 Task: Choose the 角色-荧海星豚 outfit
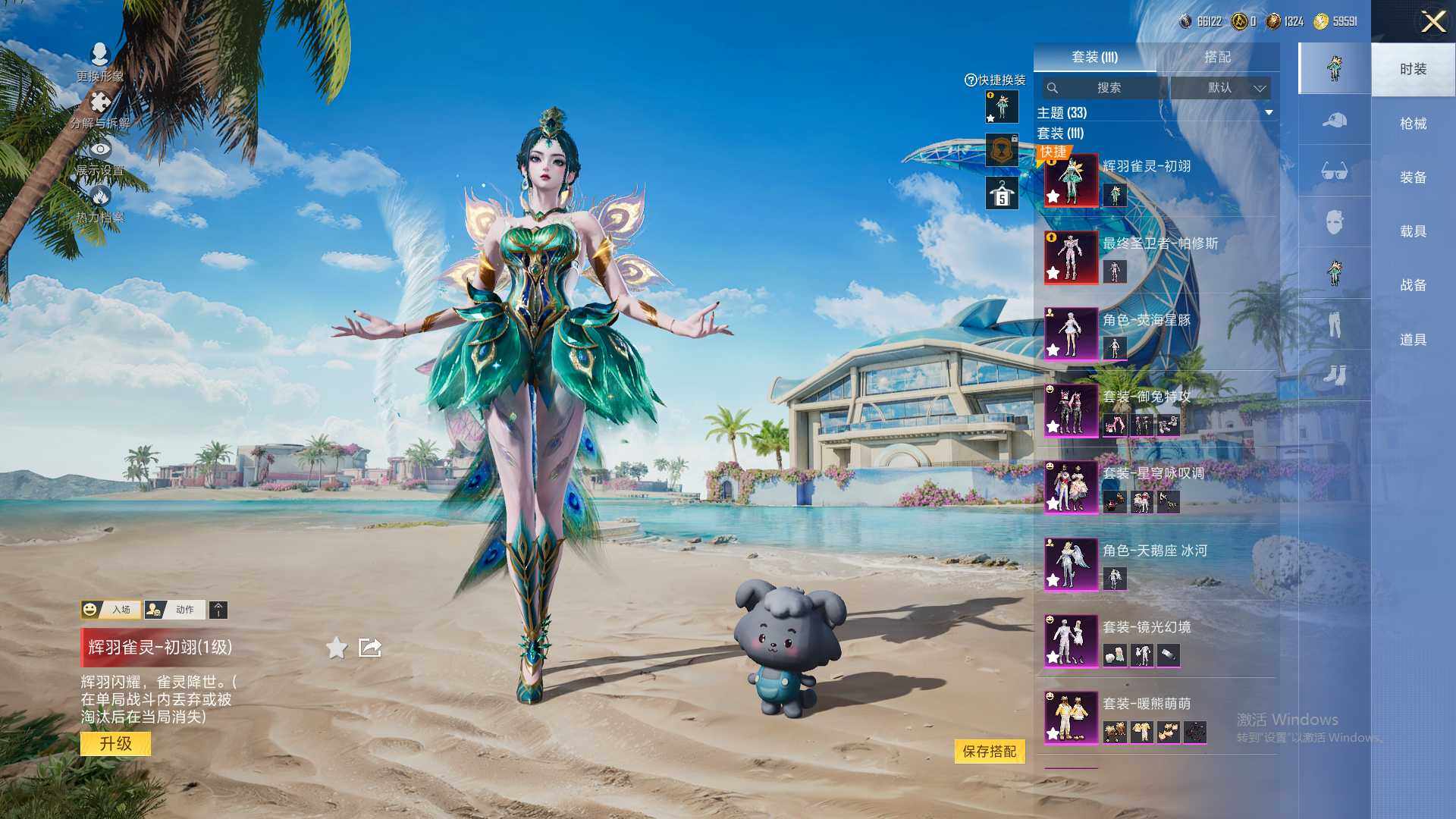pos(1071,334)
